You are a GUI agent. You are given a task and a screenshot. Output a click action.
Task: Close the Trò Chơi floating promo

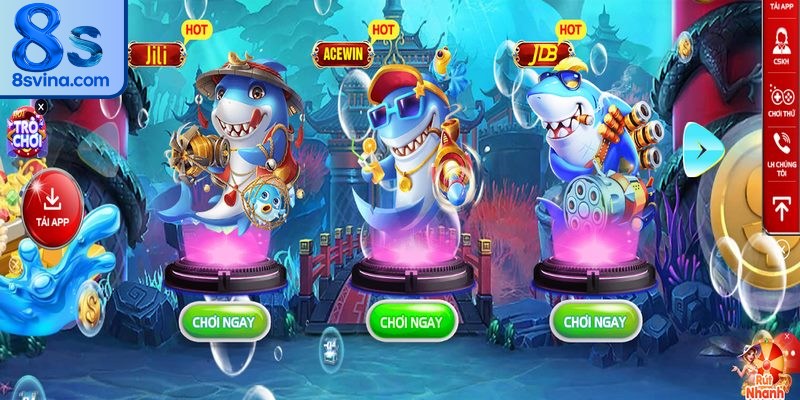(x=41, y=105)
